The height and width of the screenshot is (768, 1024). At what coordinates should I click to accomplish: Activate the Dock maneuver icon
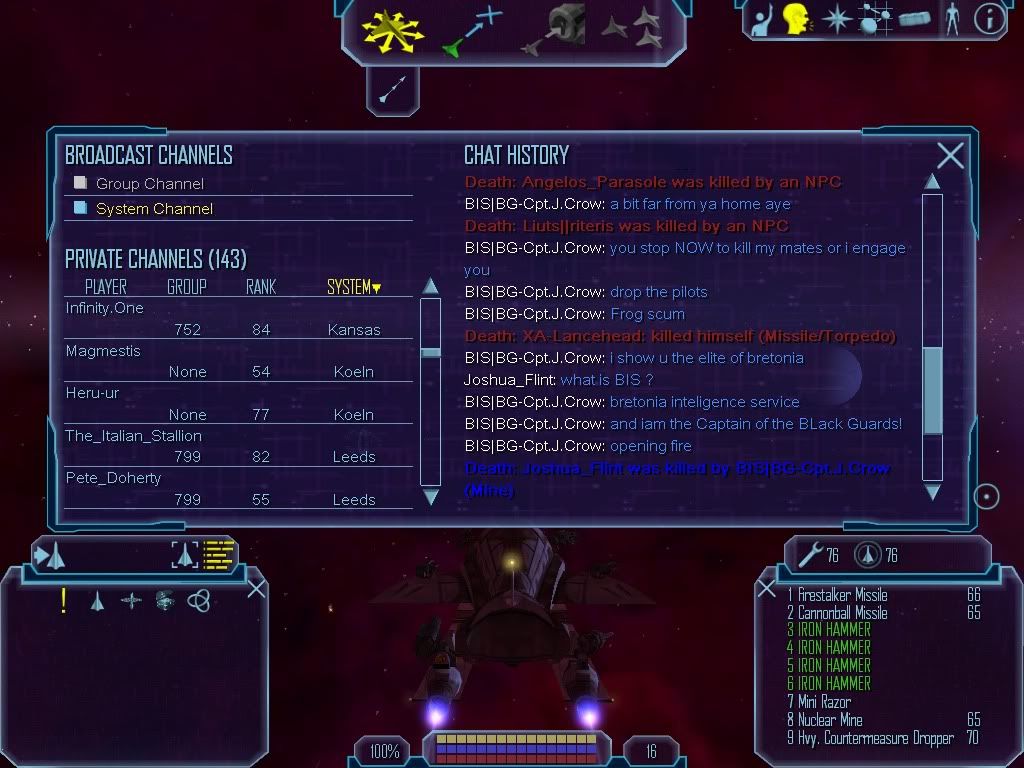553,30
